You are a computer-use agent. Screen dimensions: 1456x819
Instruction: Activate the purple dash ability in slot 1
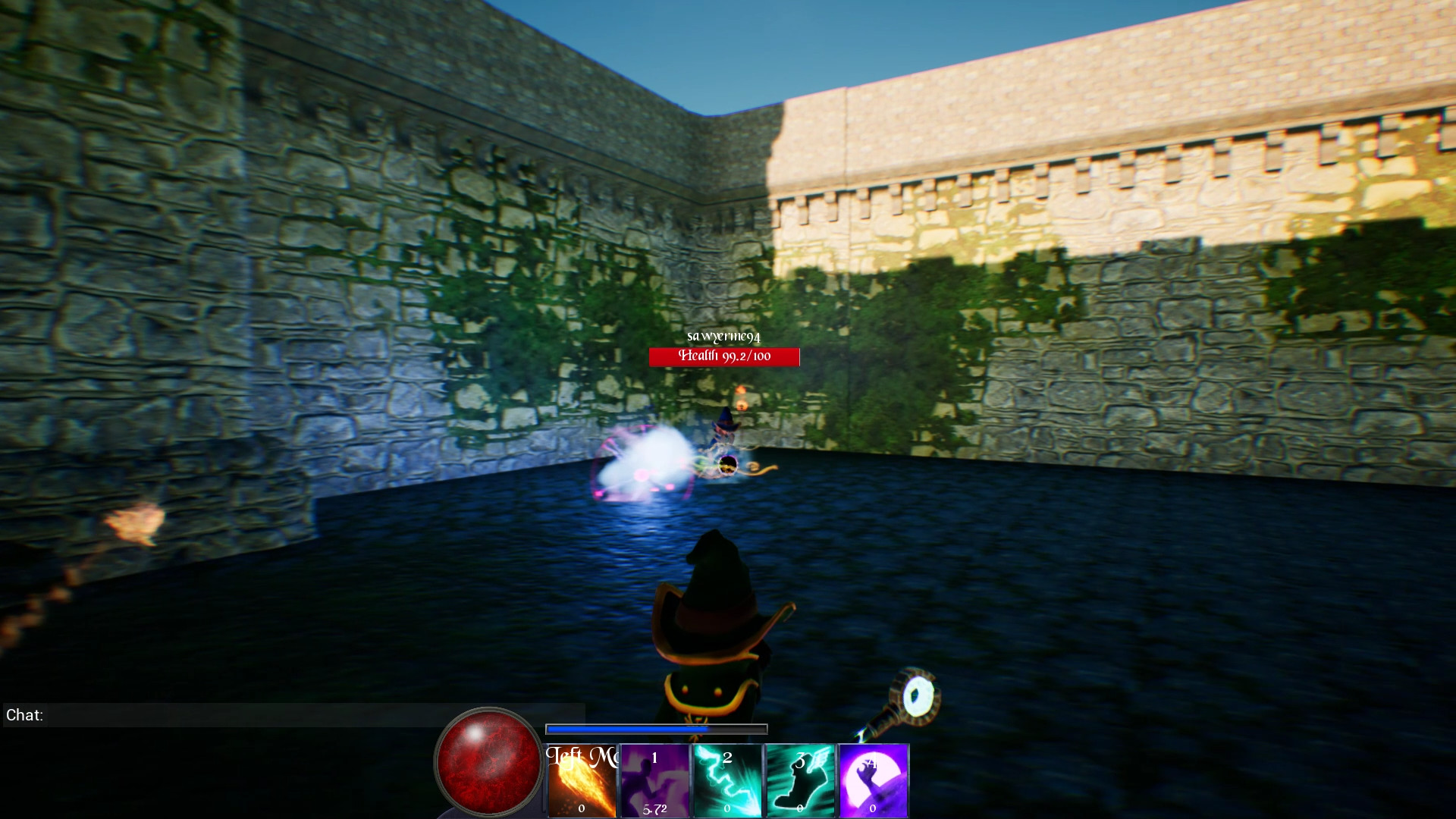654,780
